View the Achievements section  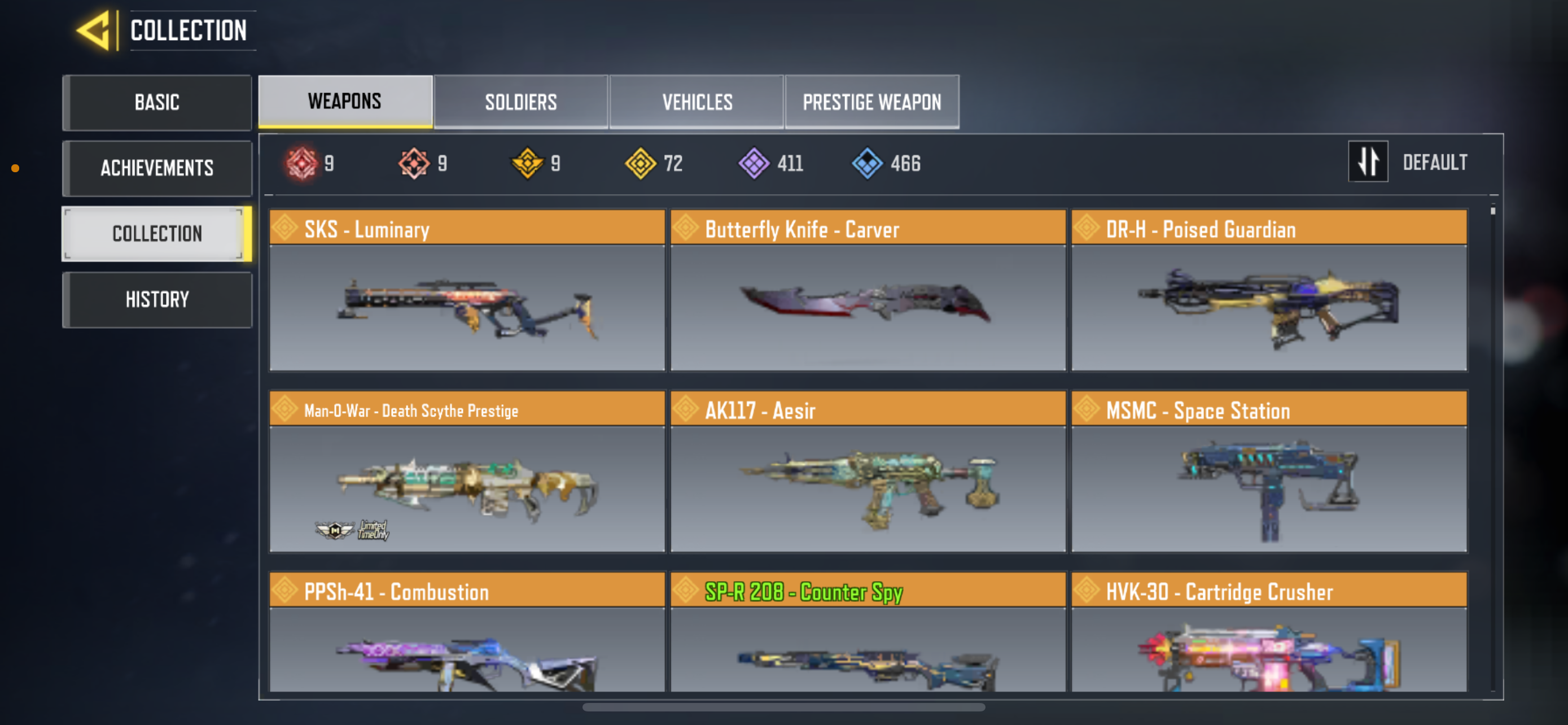point(156,168)
